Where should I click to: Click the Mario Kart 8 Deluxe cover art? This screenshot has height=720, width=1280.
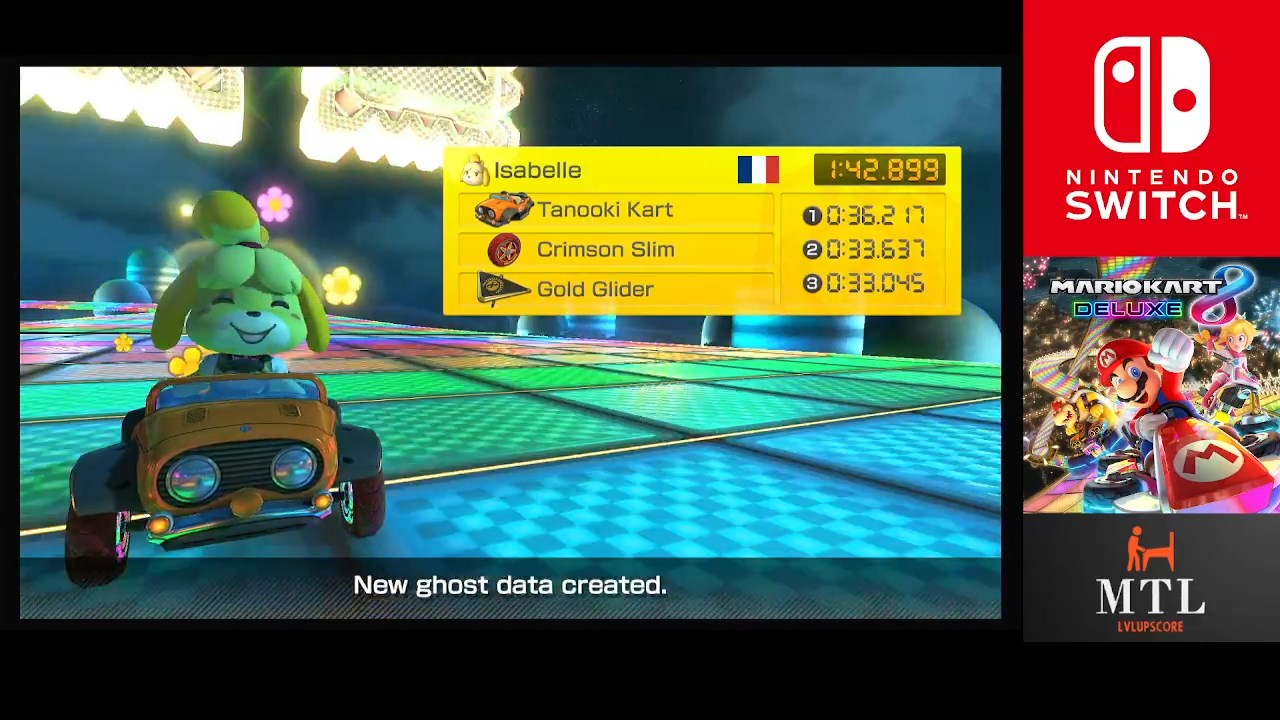(1151, 385)
